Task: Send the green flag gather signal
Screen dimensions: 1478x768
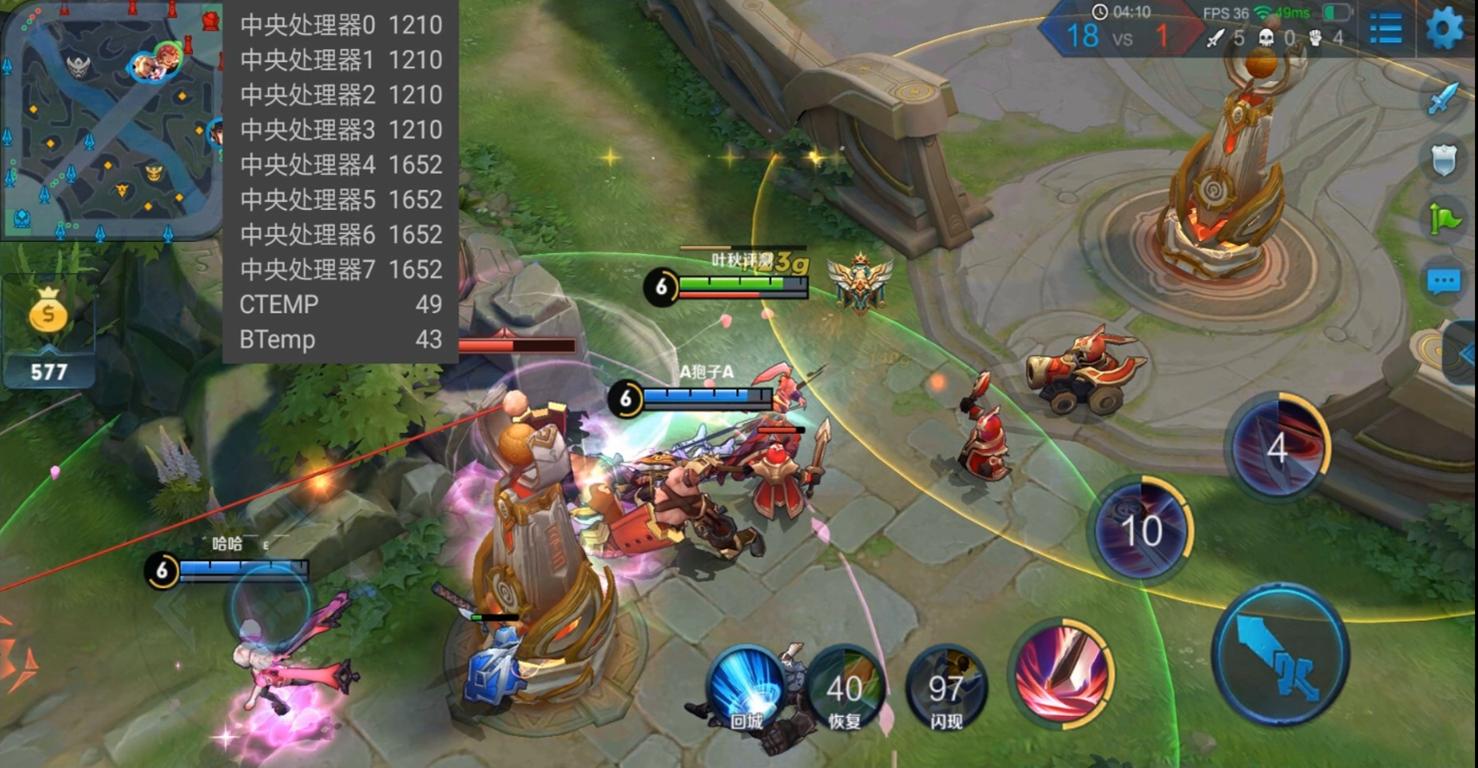Action: [x=1442, y=219]
